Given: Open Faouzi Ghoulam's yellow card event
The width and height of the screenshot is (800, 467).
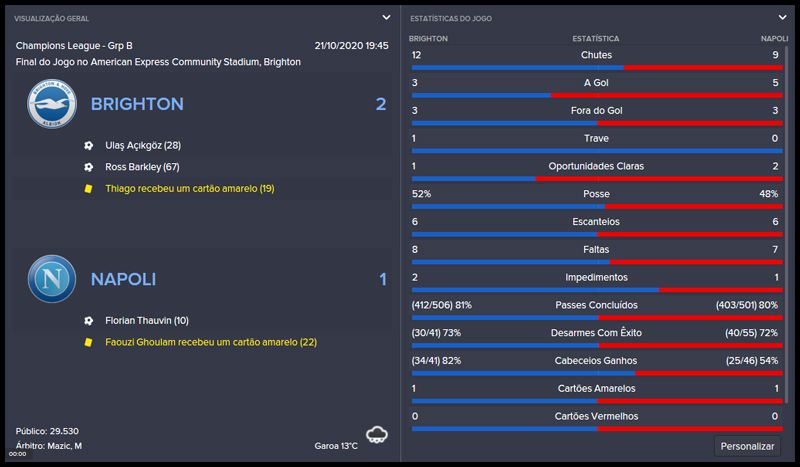Looking at the screenshot, I should point(210,342).
